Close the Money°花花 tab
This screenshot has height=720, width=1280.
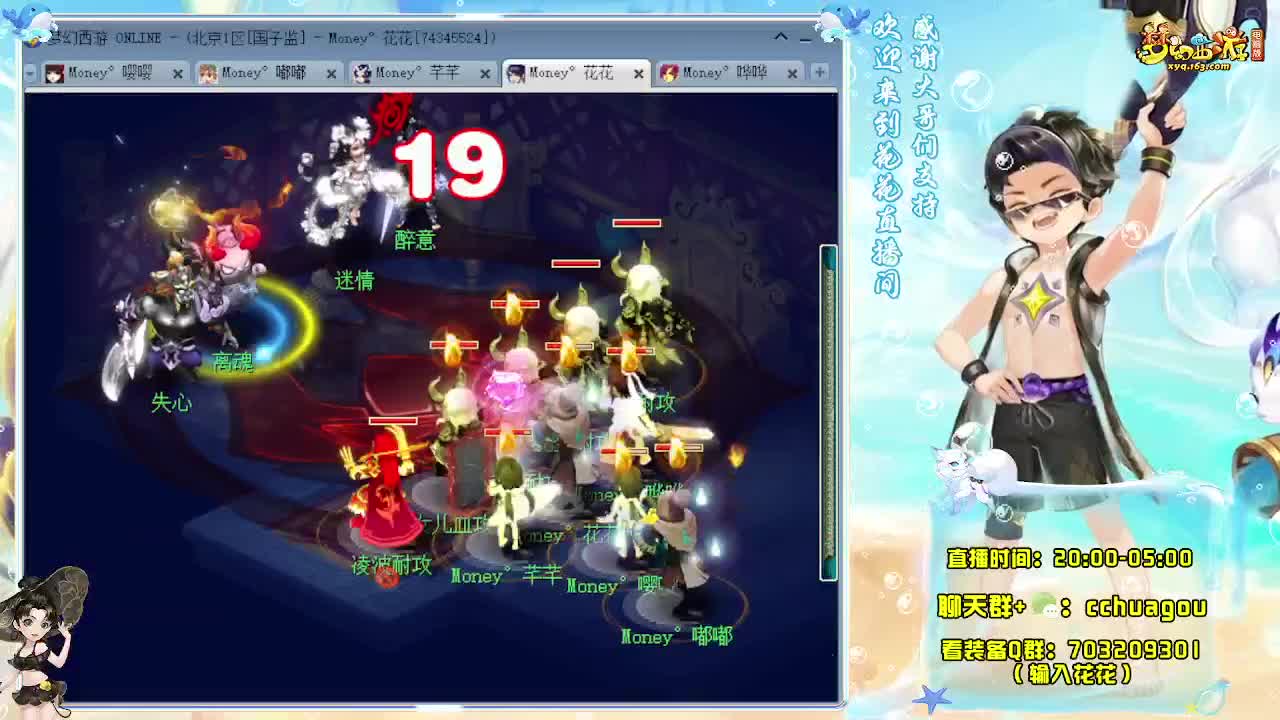click(x=637, y=73)
